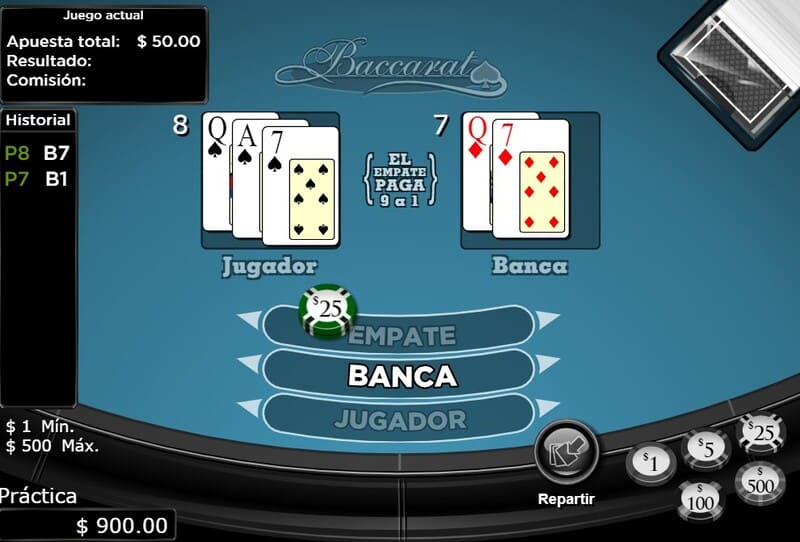This screenshot has height=542, width=800.
Task: Choose the $100 chip
Action: (x=702, y=497)
